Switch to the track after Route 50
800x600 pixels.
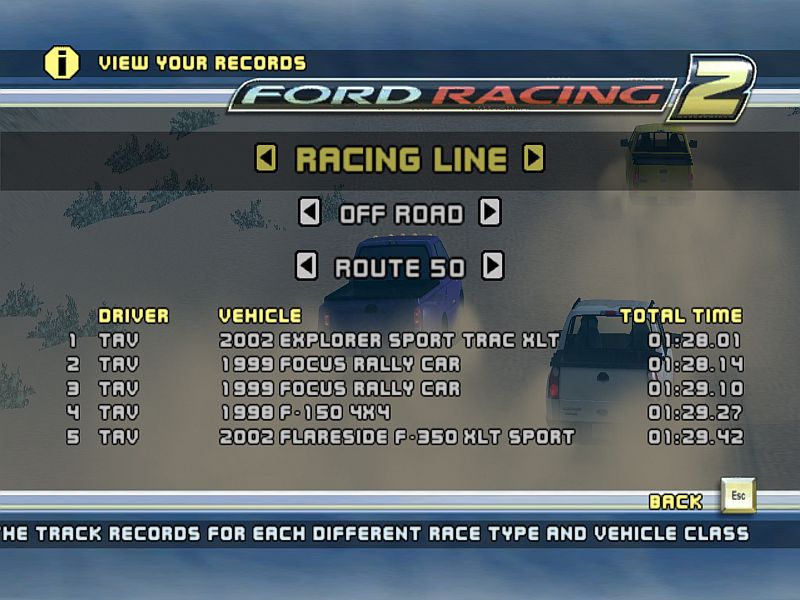point(492,267)
